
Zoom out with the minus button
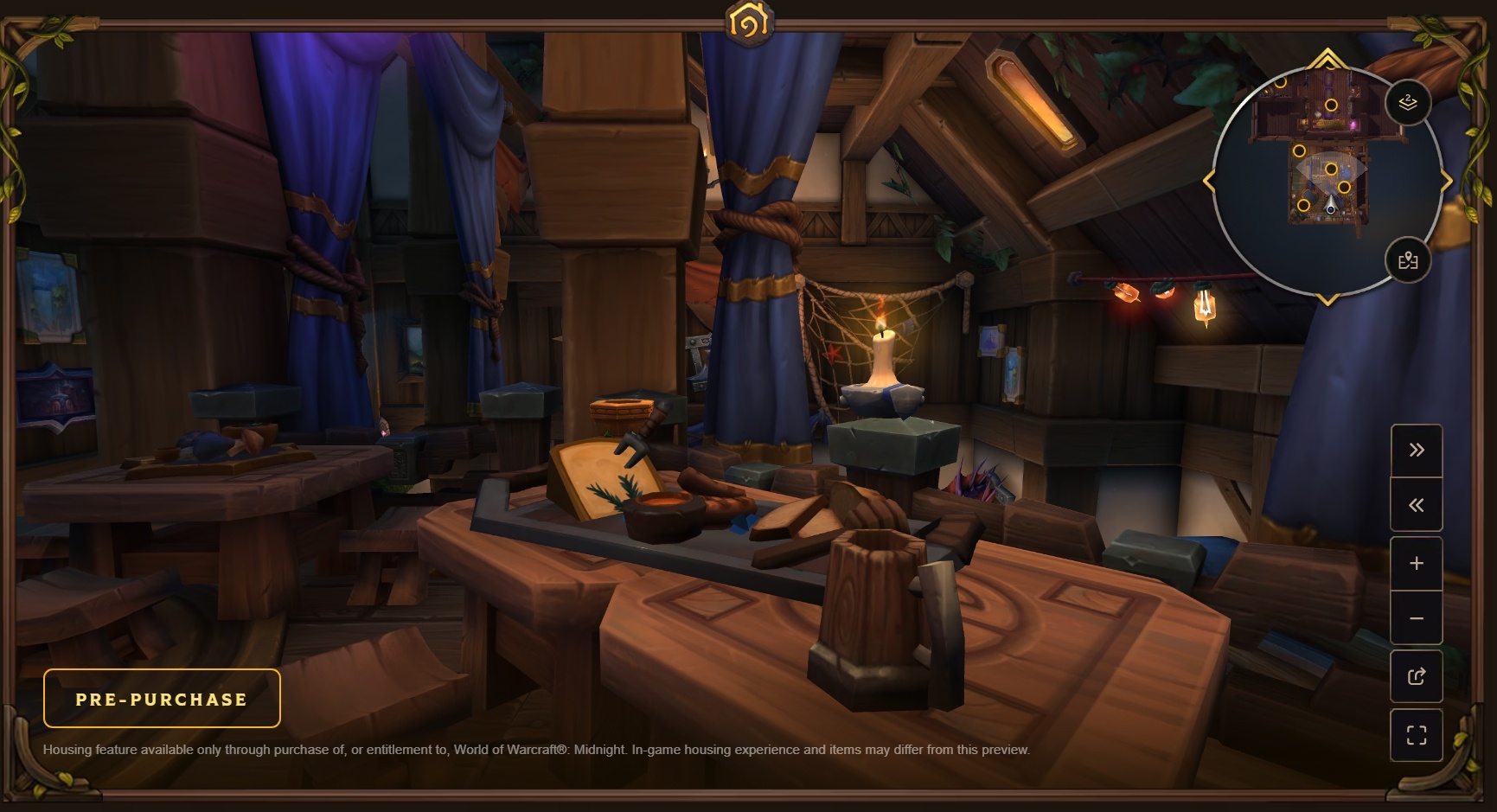tap(1416, 618)
